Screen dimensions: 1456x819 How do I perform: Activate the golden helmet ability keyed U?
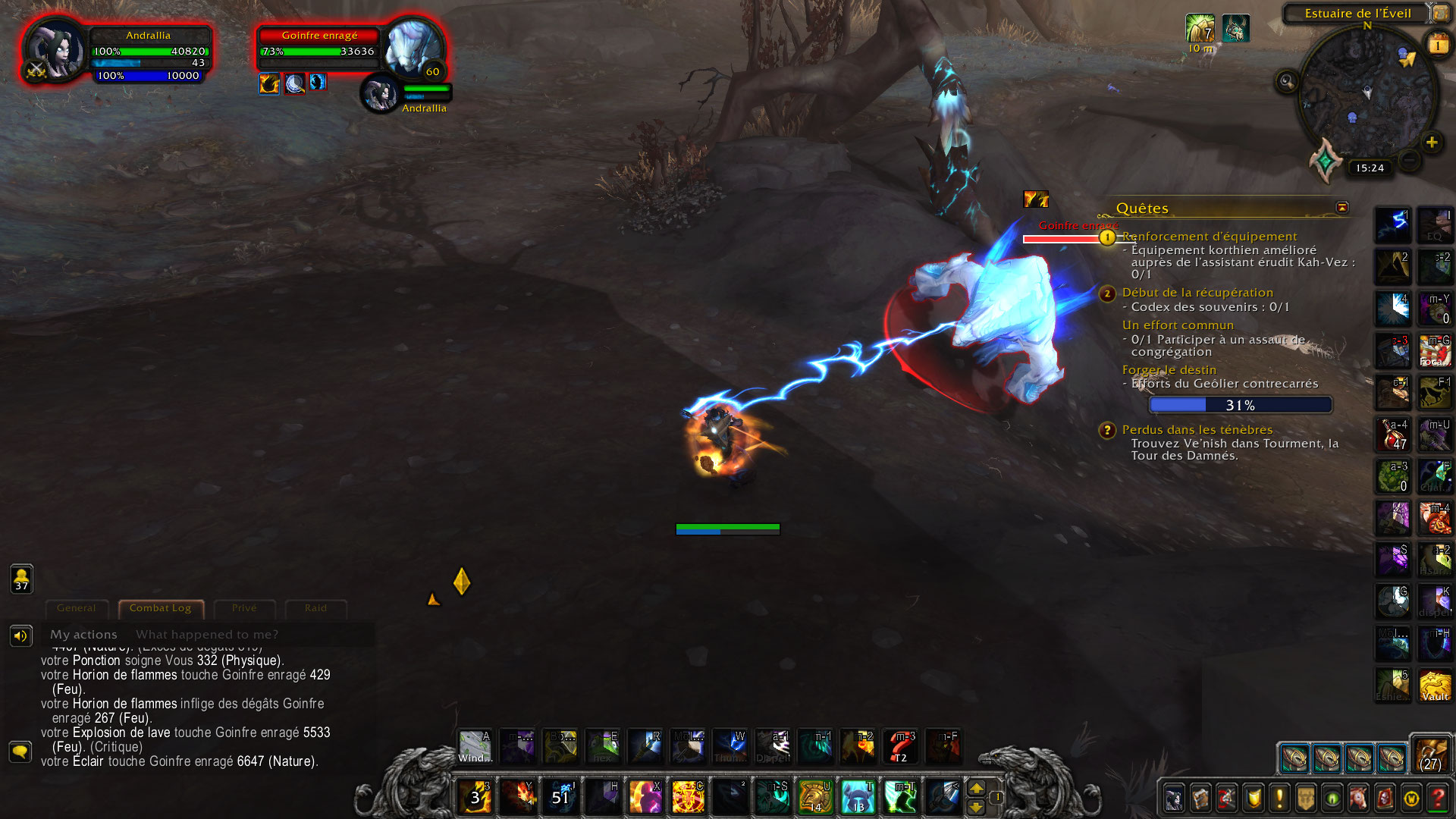click(815, 796)
